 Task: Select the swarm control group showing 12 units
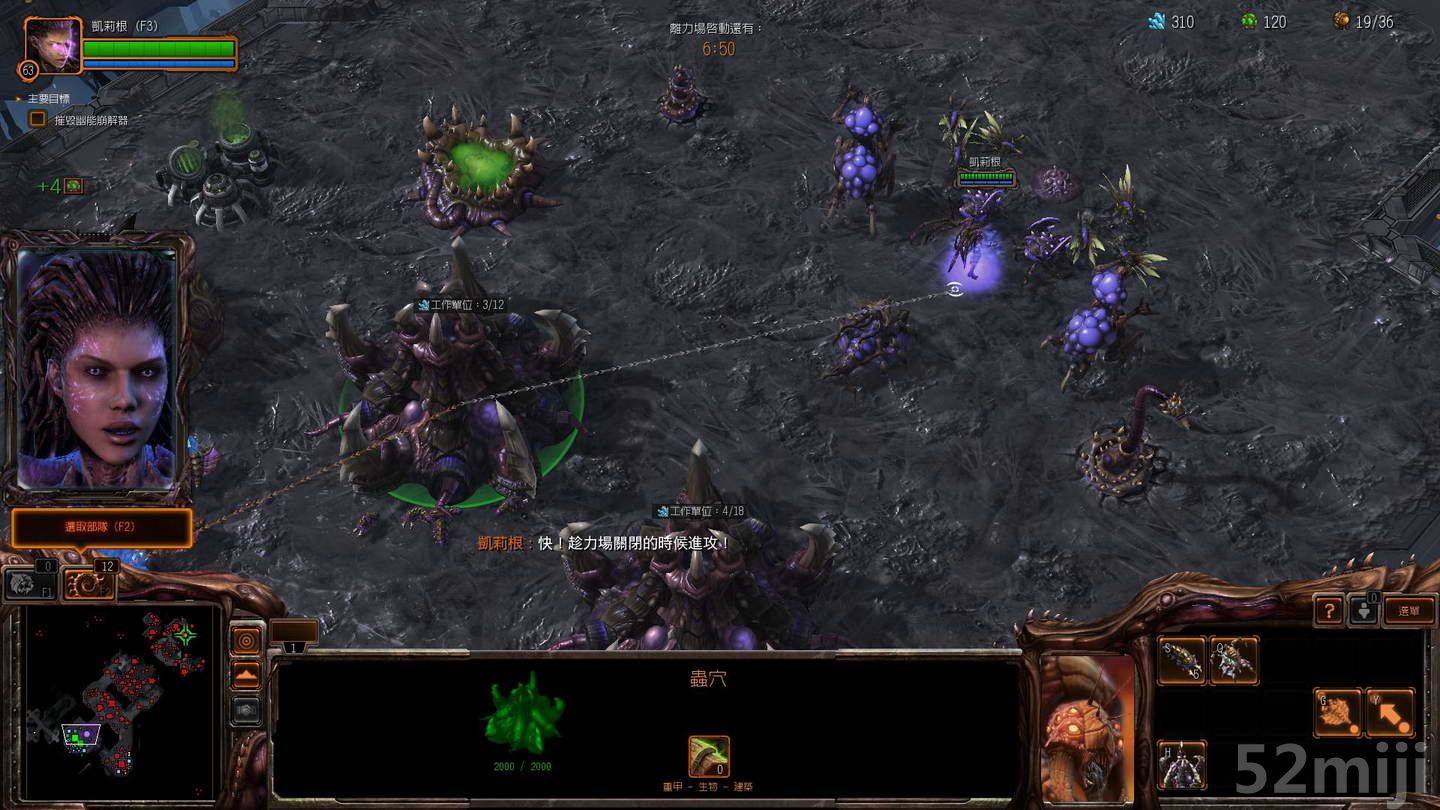point(90,582)
